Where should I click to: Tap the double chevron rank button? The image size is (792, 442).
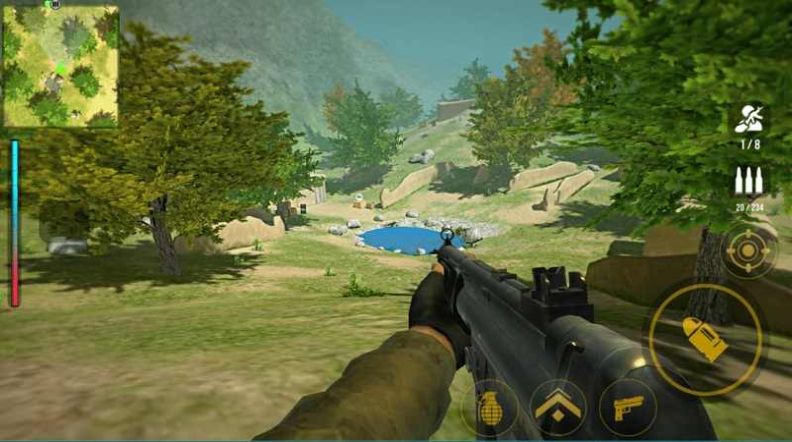pyautogui.click(x=558, y=407)
